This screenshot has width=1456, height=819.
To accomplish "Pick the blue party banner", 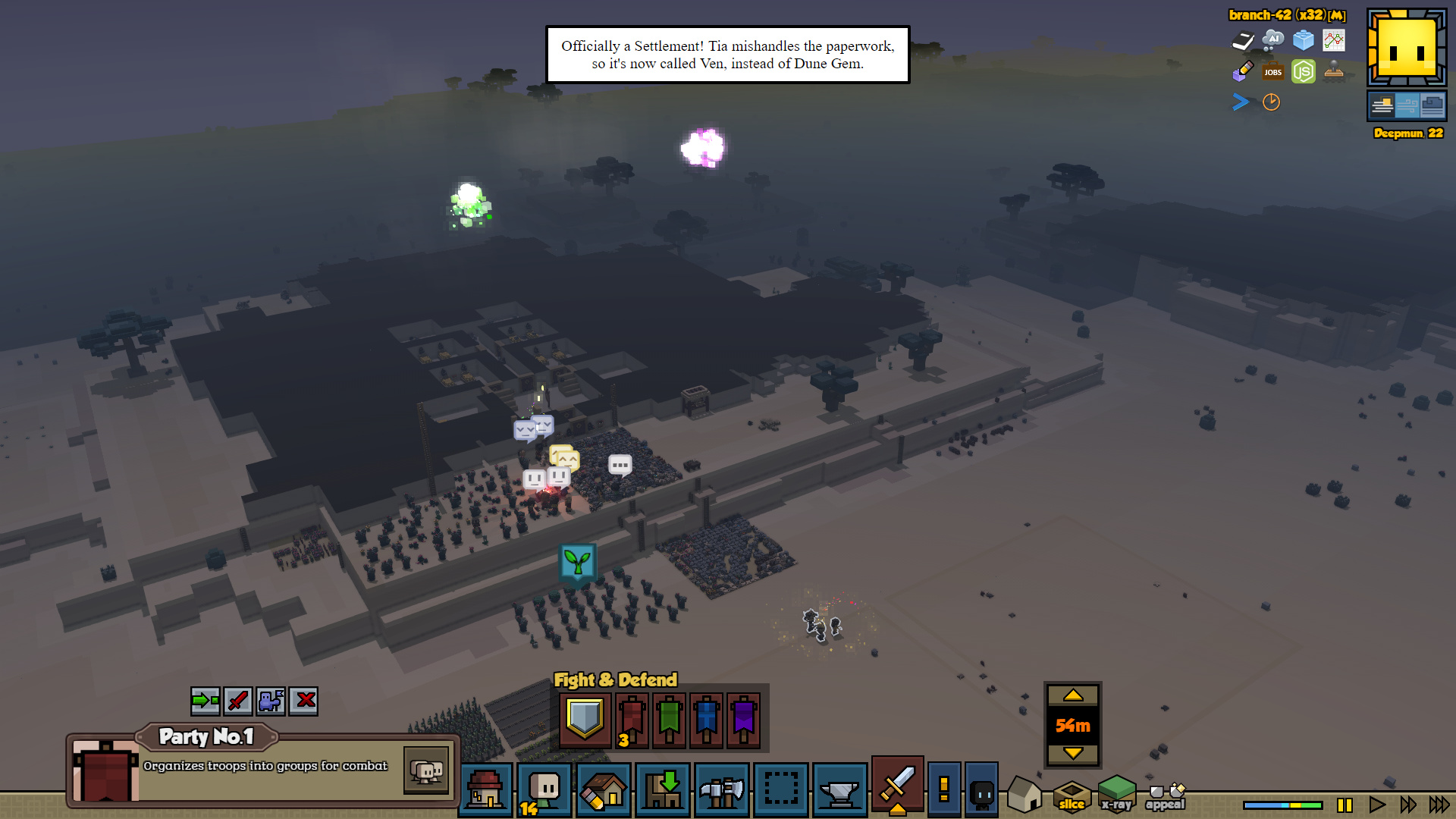I will [x=706, y=718].
